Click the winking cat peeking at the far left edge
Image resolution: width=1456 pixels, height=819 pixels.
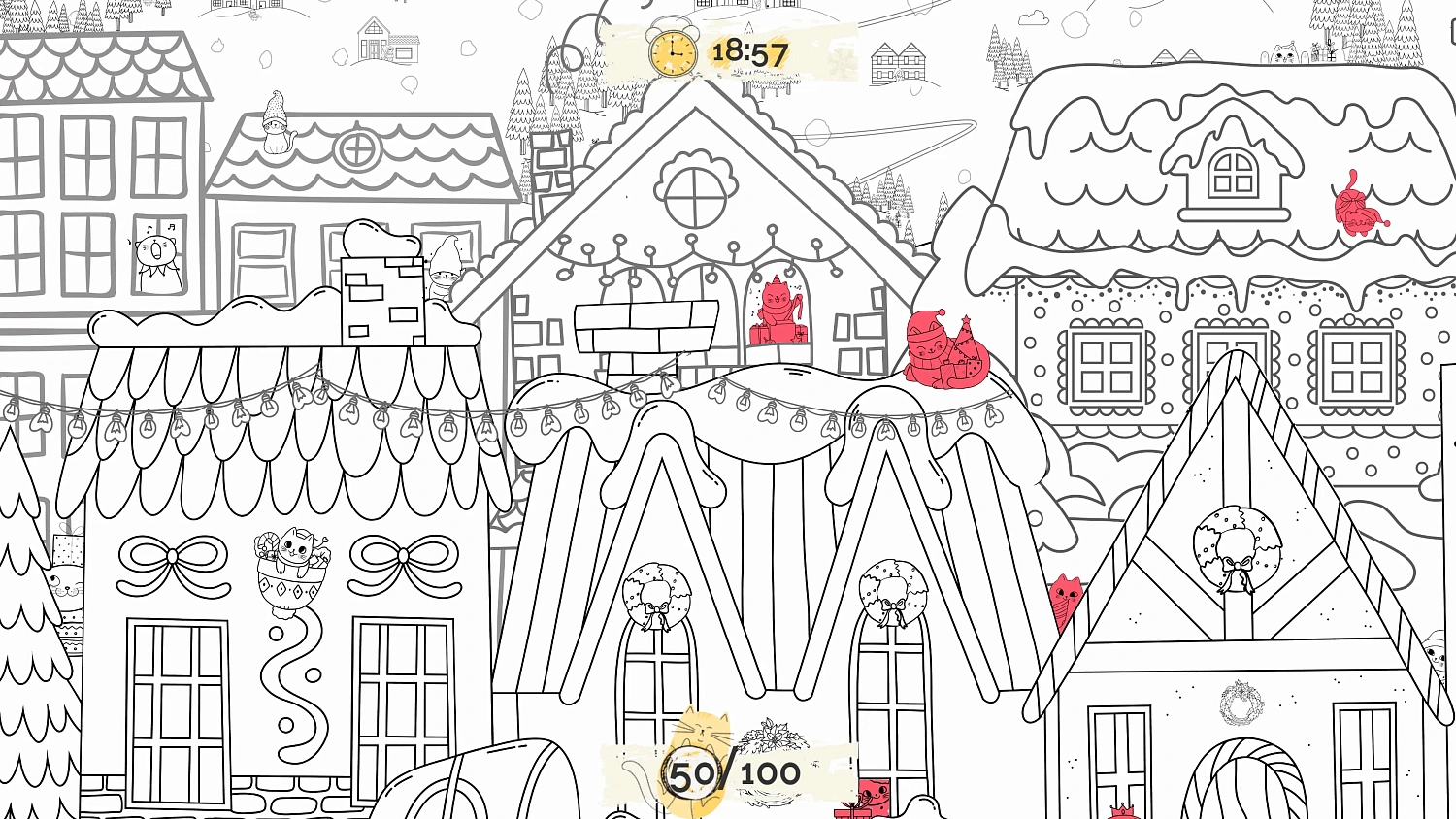(x=68, y=587)
